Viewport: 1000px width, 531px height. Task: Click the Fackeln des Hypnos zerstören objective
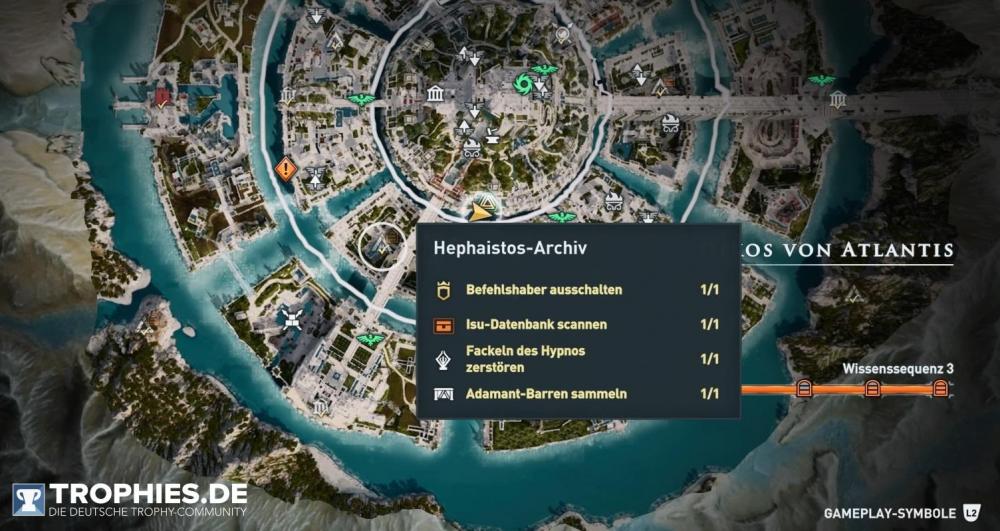click(578, 359)
